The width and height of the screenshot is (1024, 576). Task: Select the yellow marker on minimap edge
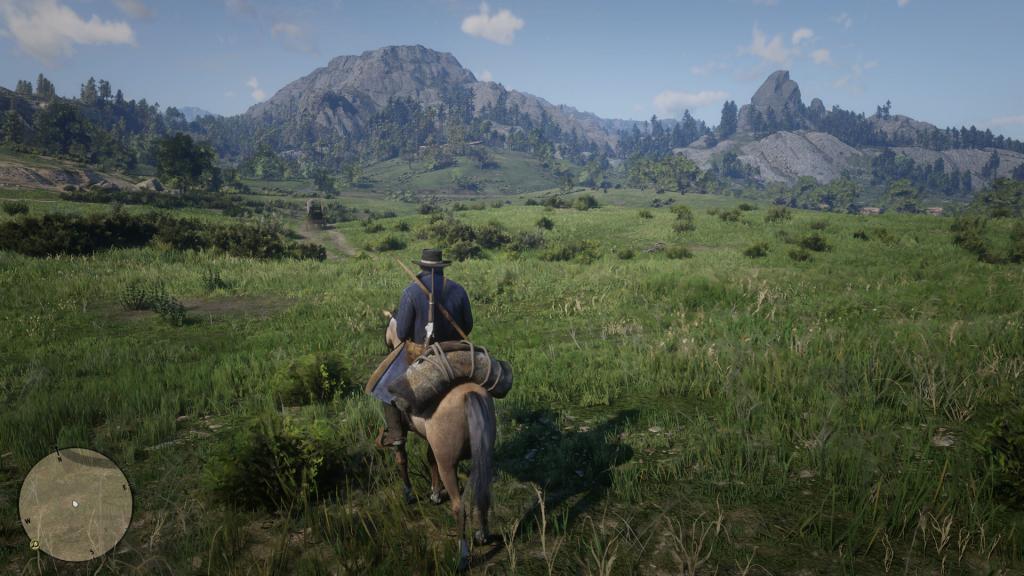coord(35,545)
